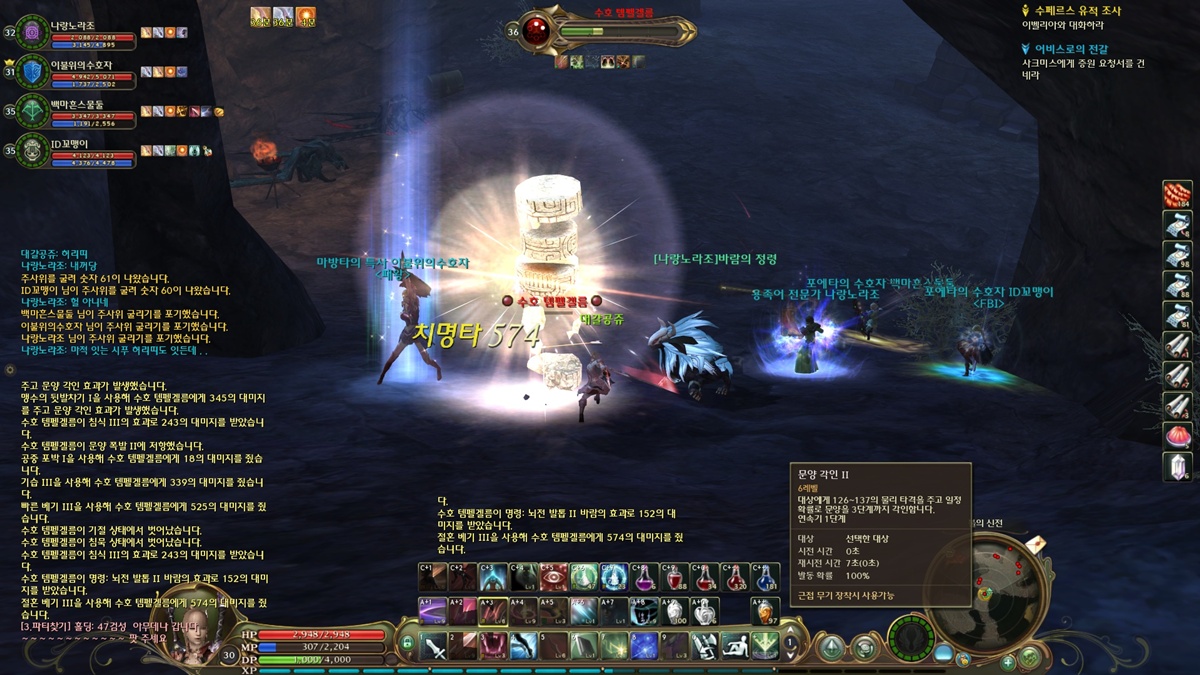Activate the red eye skill on C+5
The height and width of the screenshot is (675, 1200).
(x=553, y=577)
